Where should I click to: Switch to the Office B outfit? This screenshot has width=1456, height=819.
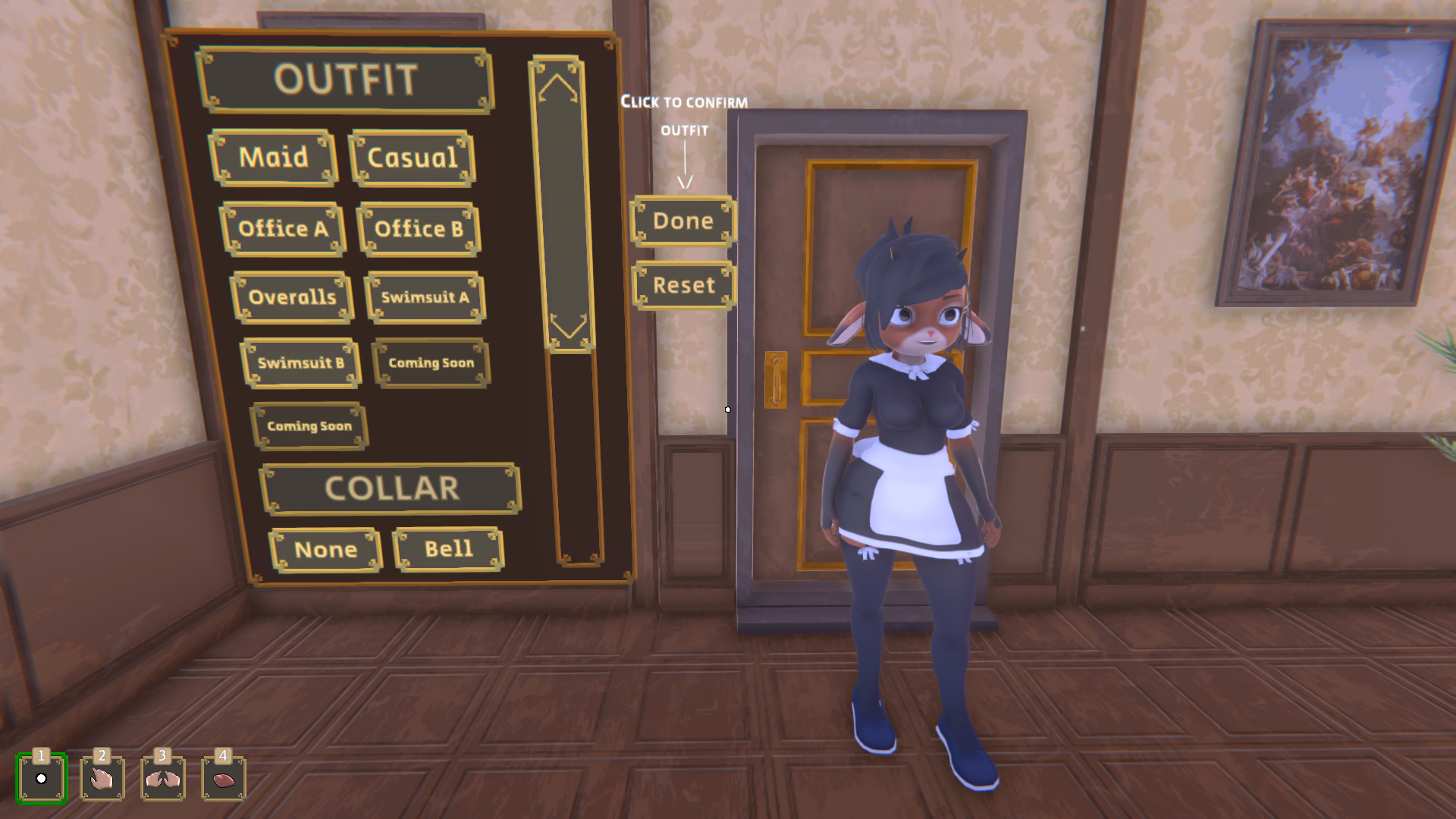(419, 228)
